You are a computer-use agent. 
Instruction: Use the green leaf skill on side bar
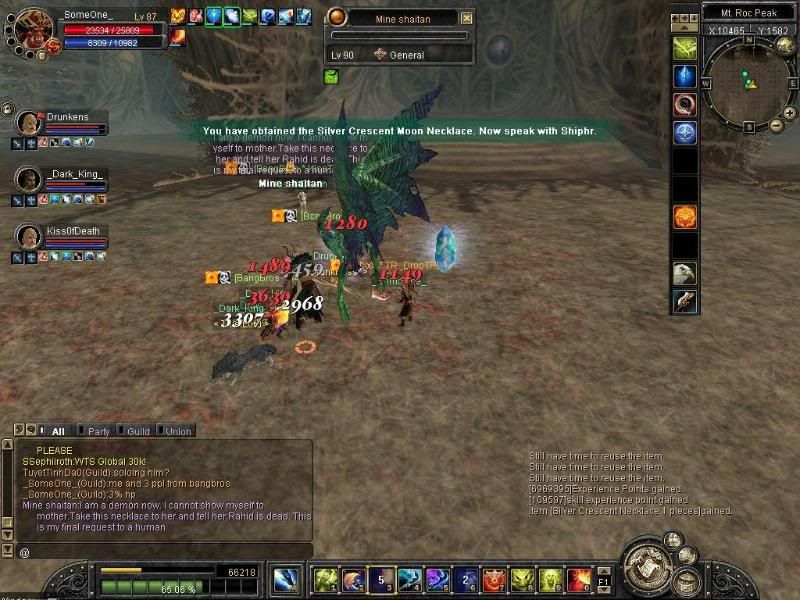685,47
